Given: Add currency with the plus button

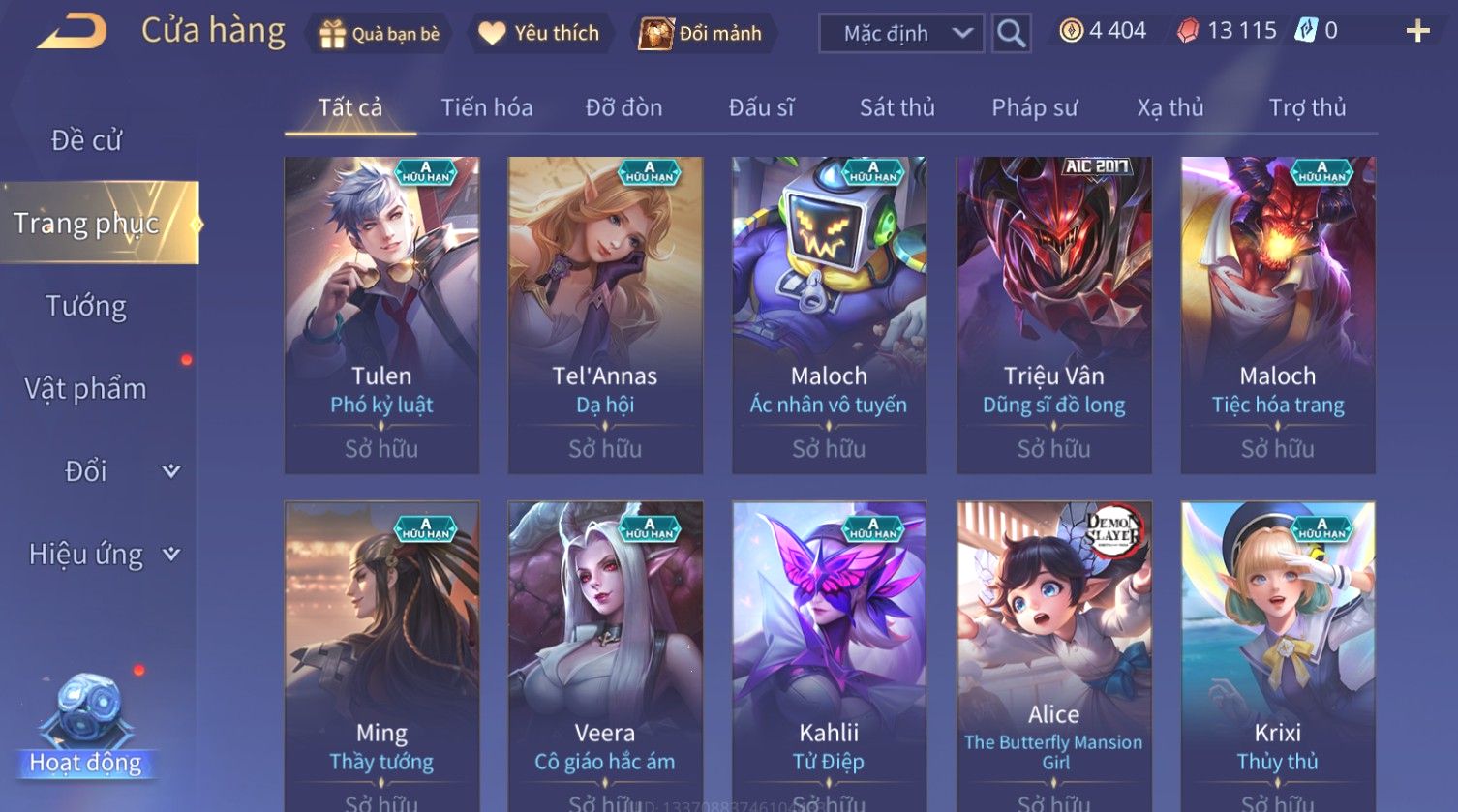Looking at the screenshot, I should pyautogui.click(x=1417, y=32).
